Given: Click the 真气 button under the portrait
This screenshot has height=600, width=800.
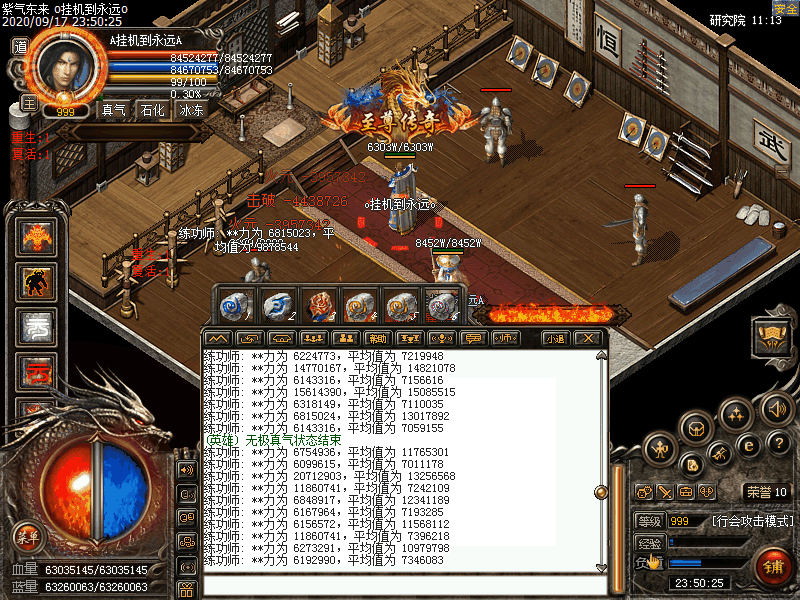Looking at the screenshot, I should coord(114,111).
